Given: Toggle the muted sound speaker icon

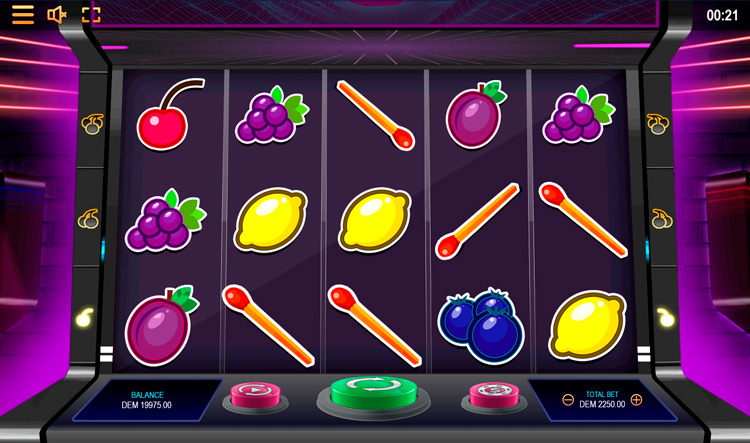Looking at the screenshot, I should pos(57,14).
